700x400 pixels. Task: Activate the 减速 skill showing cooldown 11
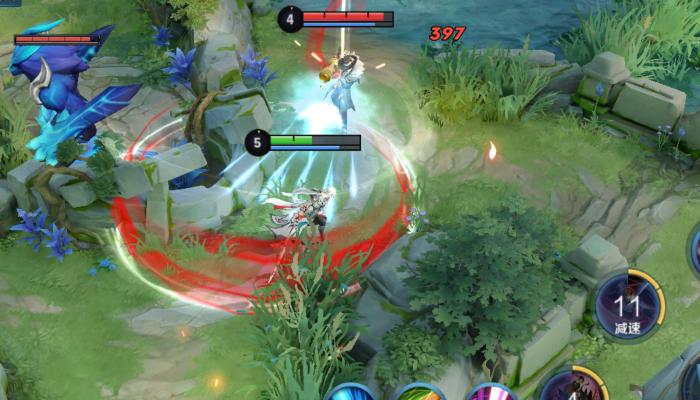coord(628,303)
